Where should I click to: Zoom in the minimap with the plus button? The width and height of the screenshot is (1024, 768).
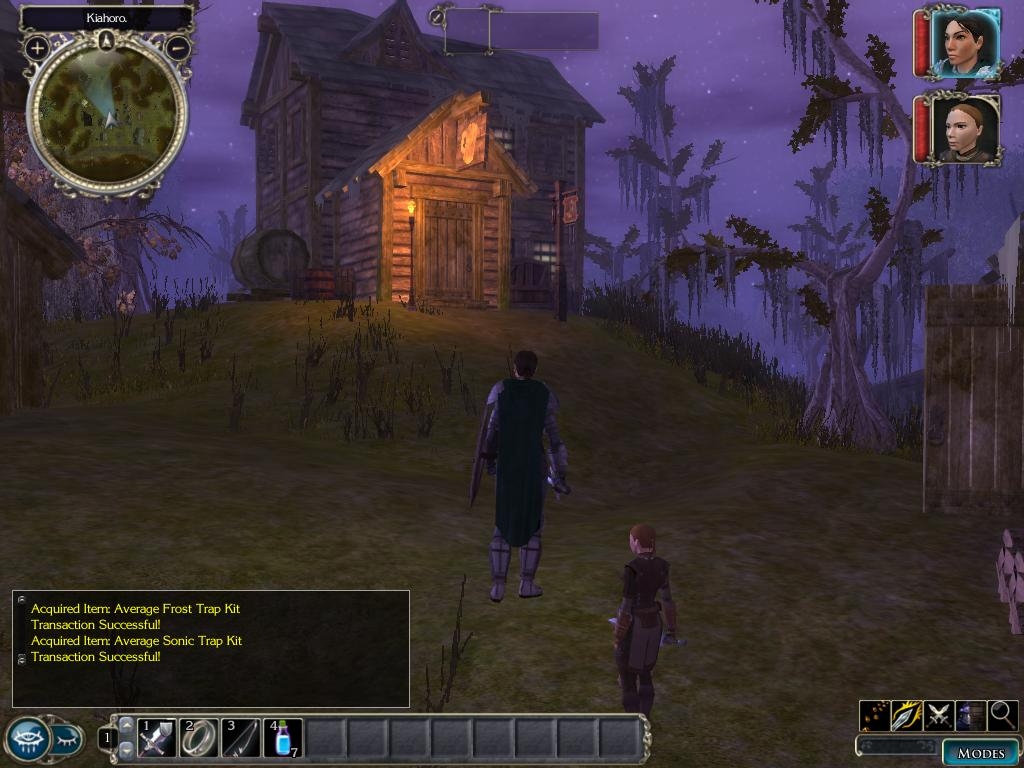coord(37,47)
